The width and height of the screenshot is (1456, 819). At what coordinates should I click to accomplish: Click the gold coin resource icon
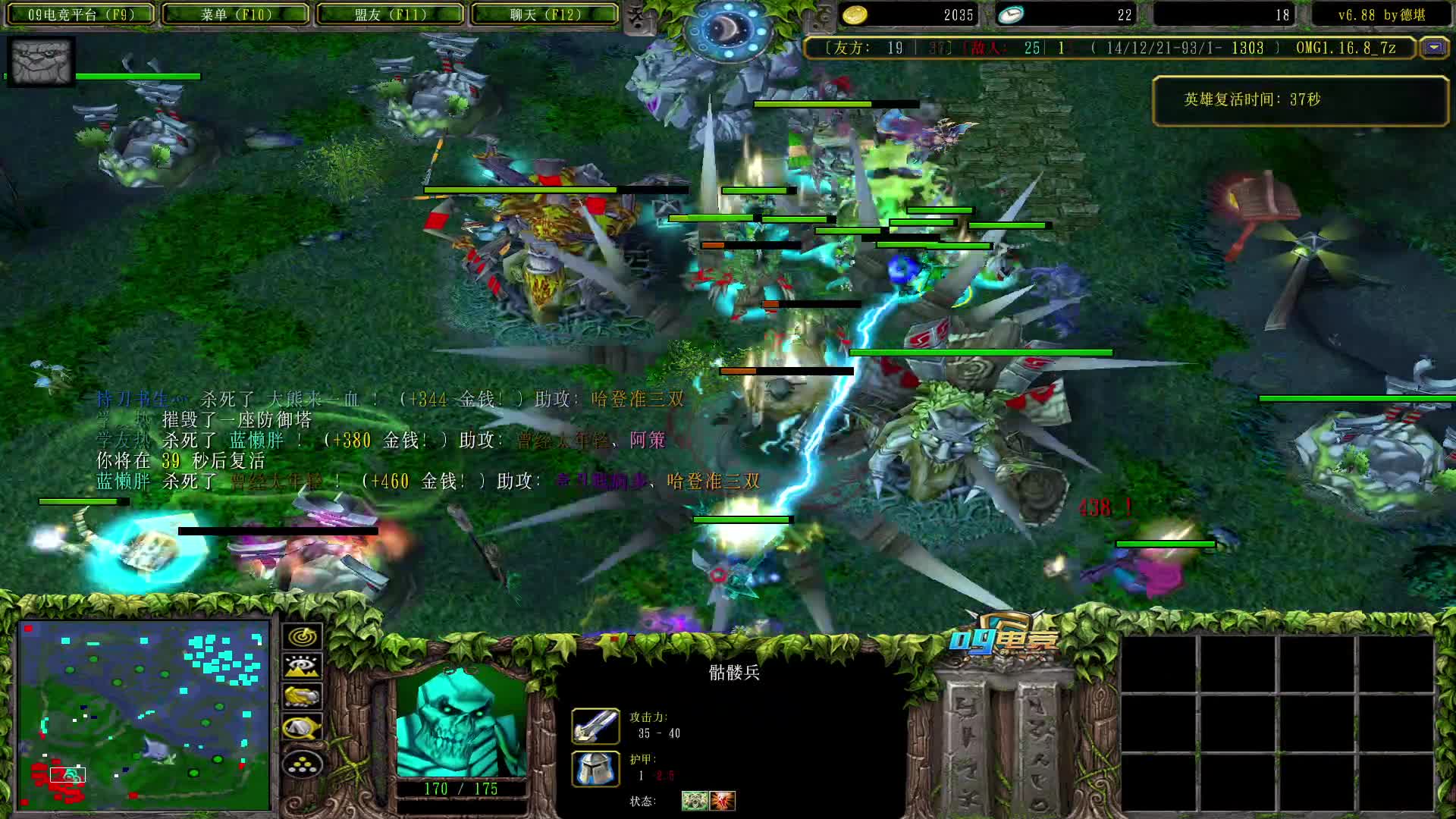pos(855,14)
